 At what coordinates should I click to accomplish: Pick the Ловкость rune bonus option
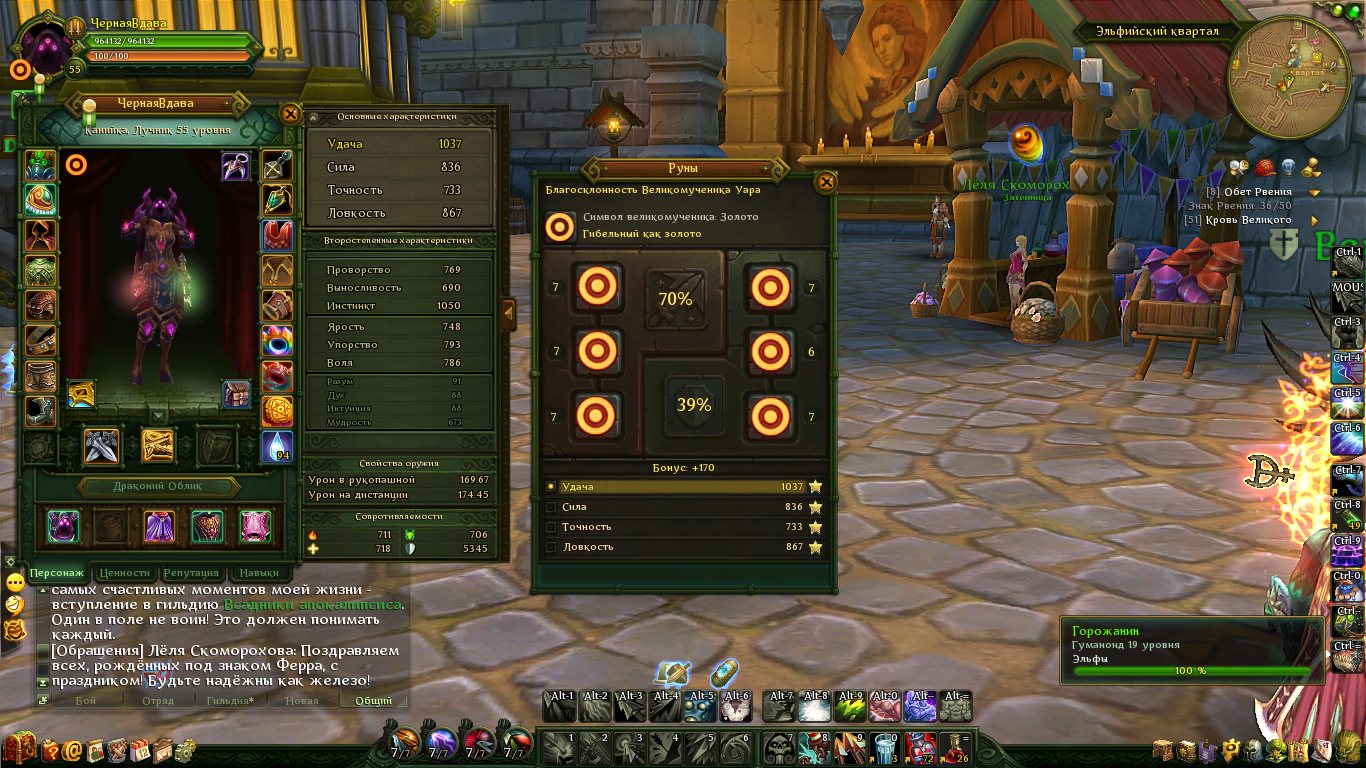pos(685,547)
